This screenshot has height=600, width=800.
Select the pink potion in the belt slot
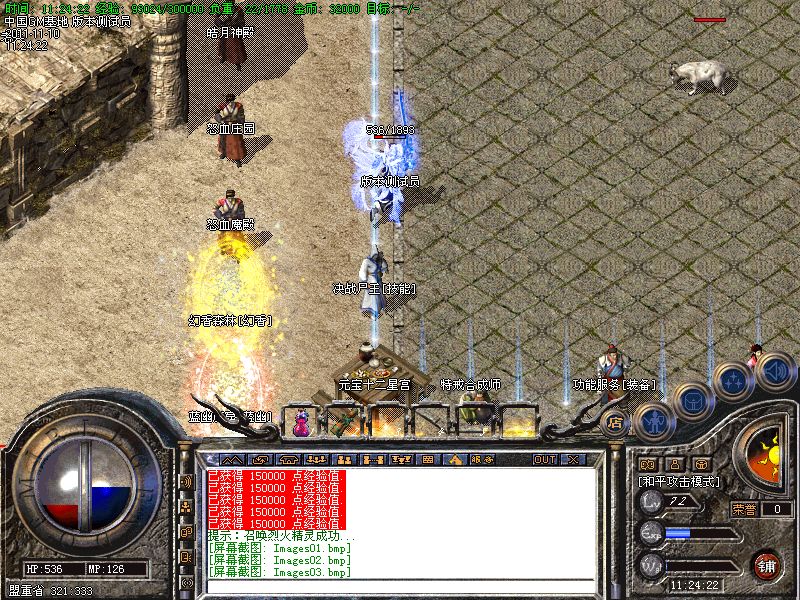pyautogui.click(x=300, y=424)
